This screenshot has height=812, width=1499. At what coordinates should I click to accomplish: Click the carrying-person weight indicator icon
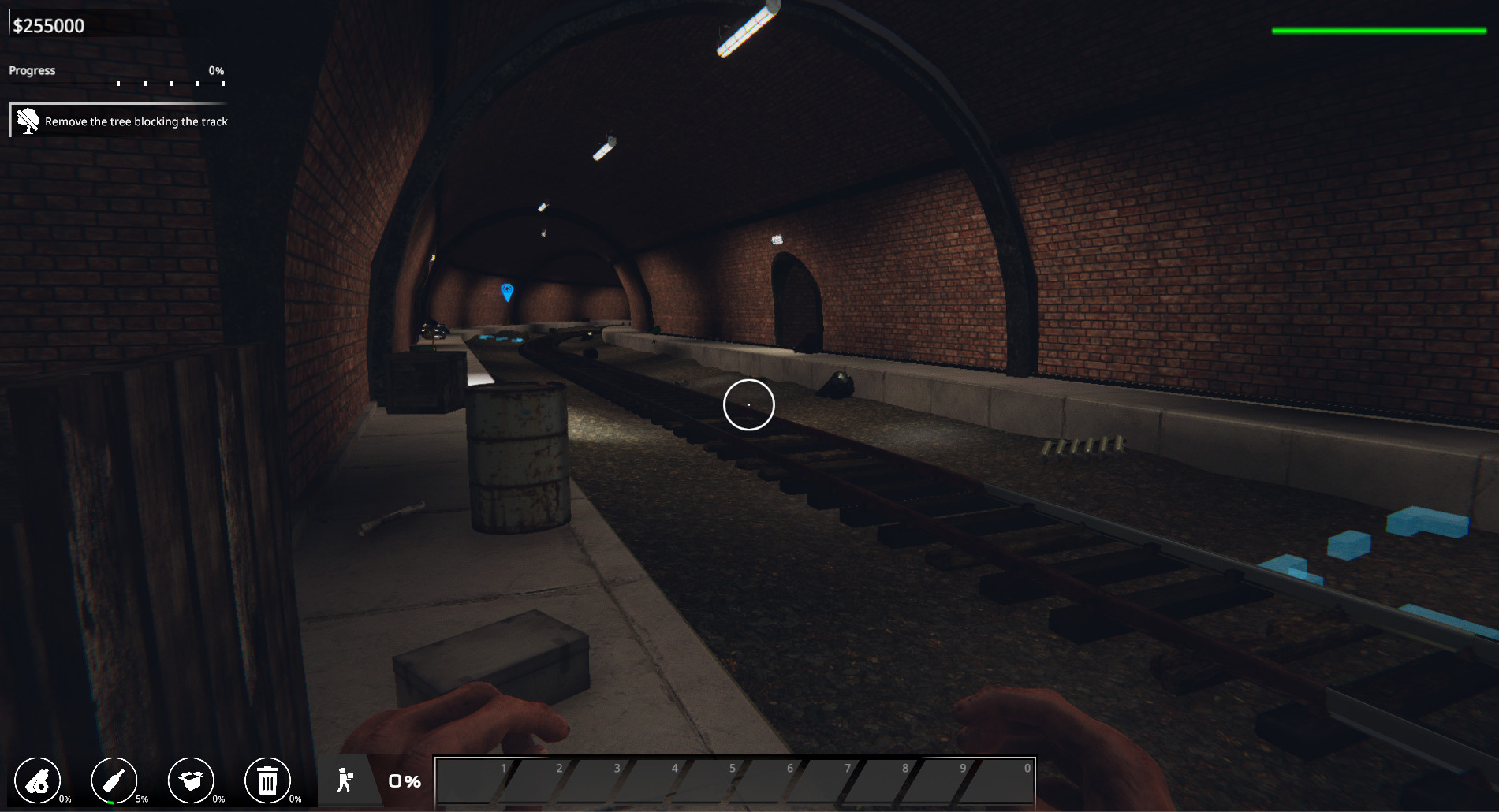[346, 780]
